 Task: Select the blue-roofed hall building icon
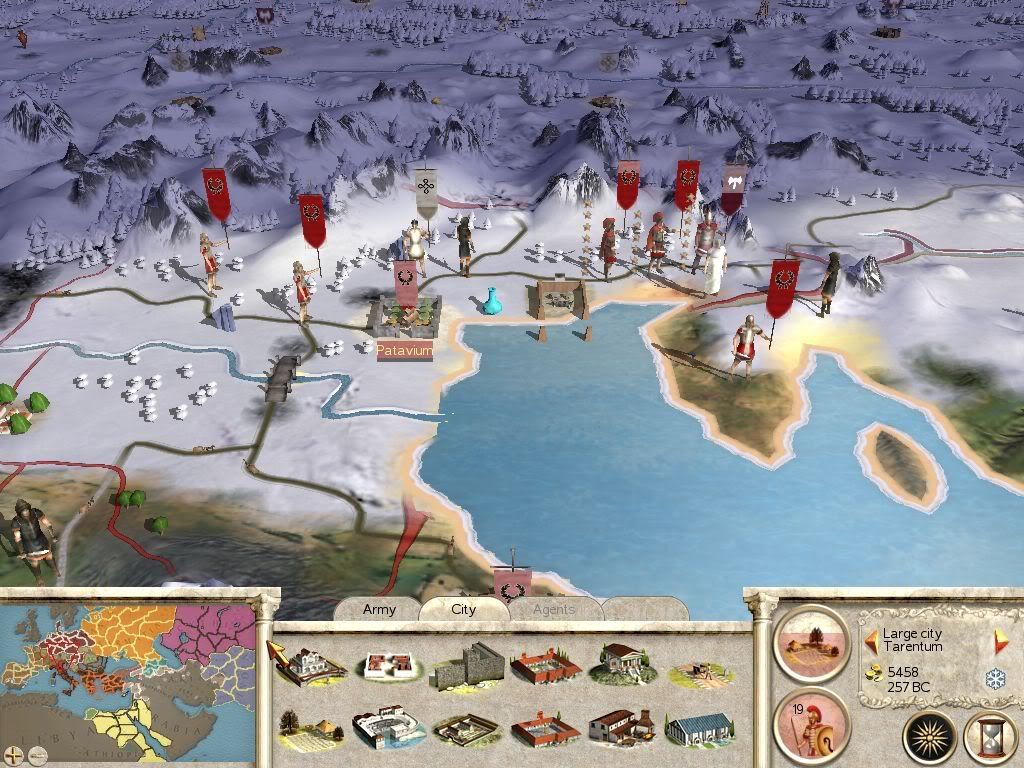click(x=700, y=729)
